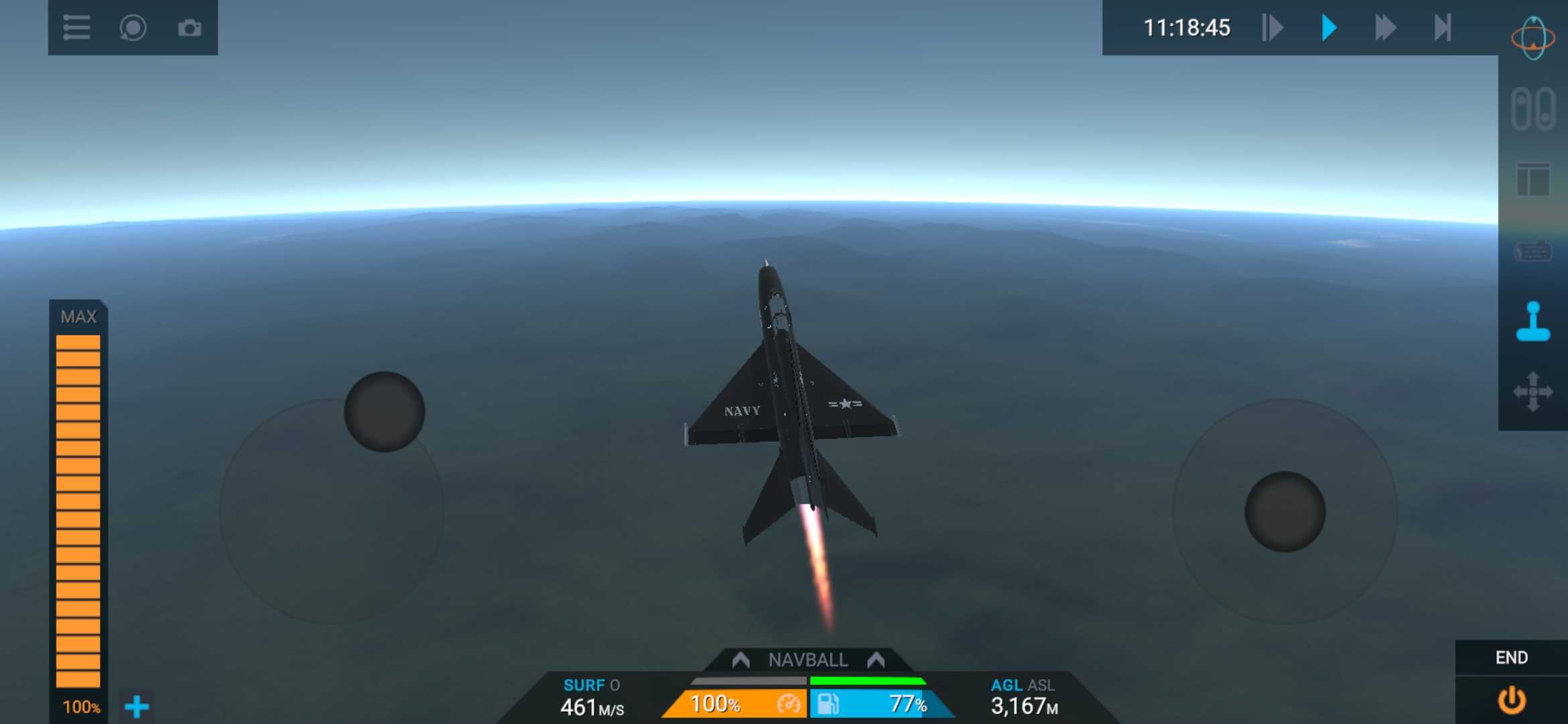
Task: Toggle the SURF velocity mode
Action: (x=584, y=685)
